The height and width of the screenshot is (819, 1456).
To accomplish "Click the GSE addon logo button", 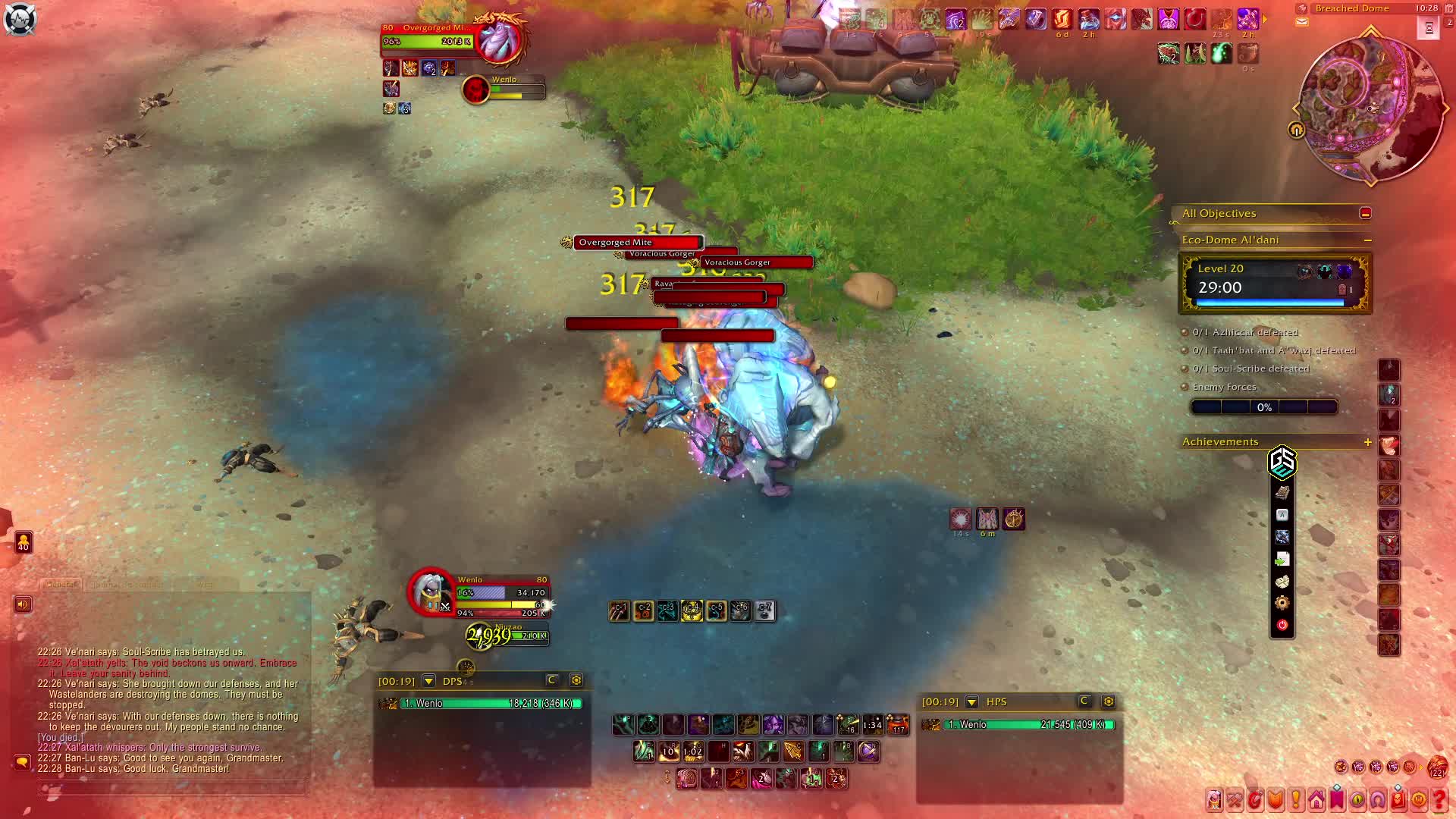I will tap(1282, 462).
